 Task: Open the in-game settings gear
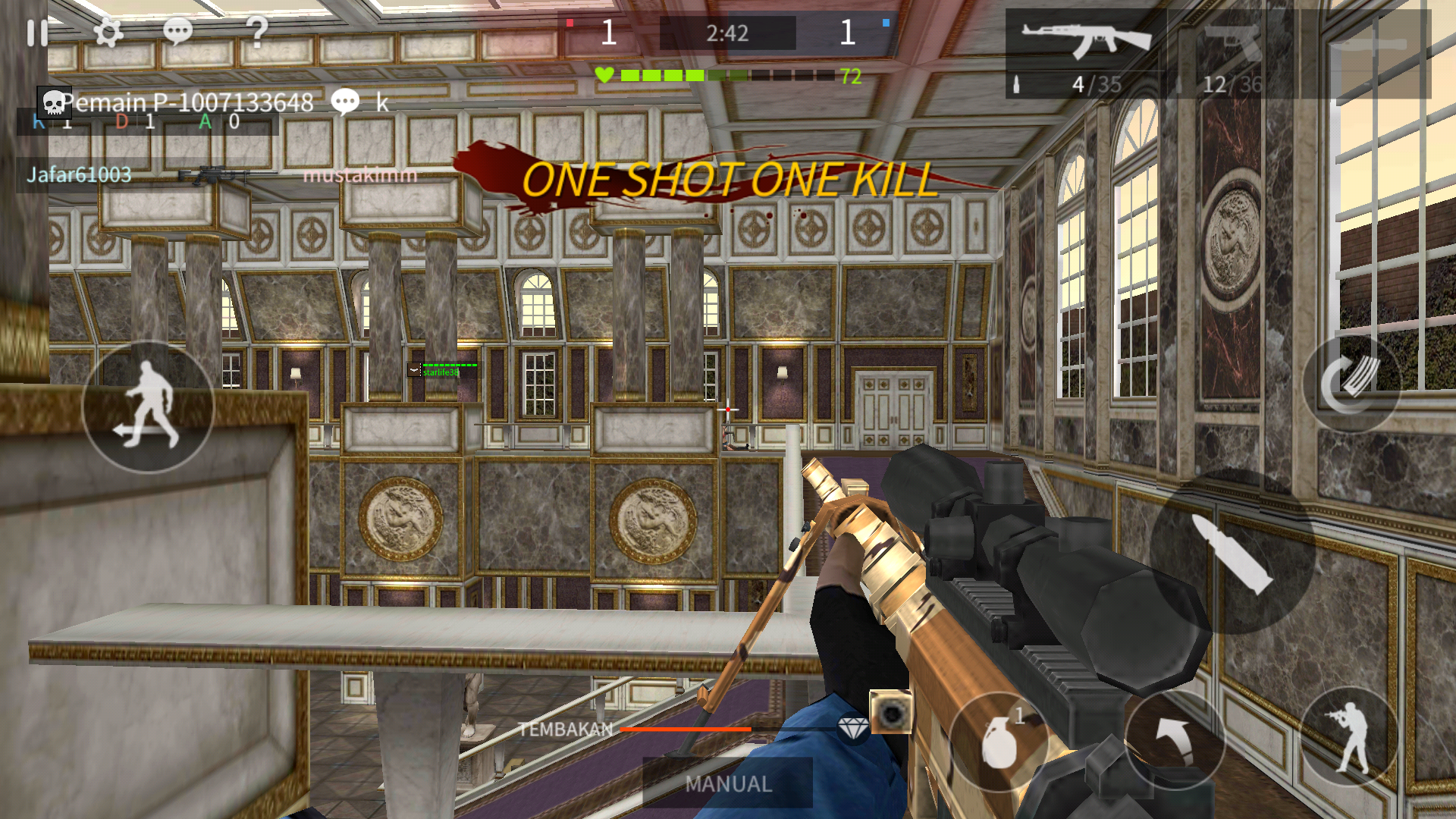pyautogui.click(x=110, y=32)
